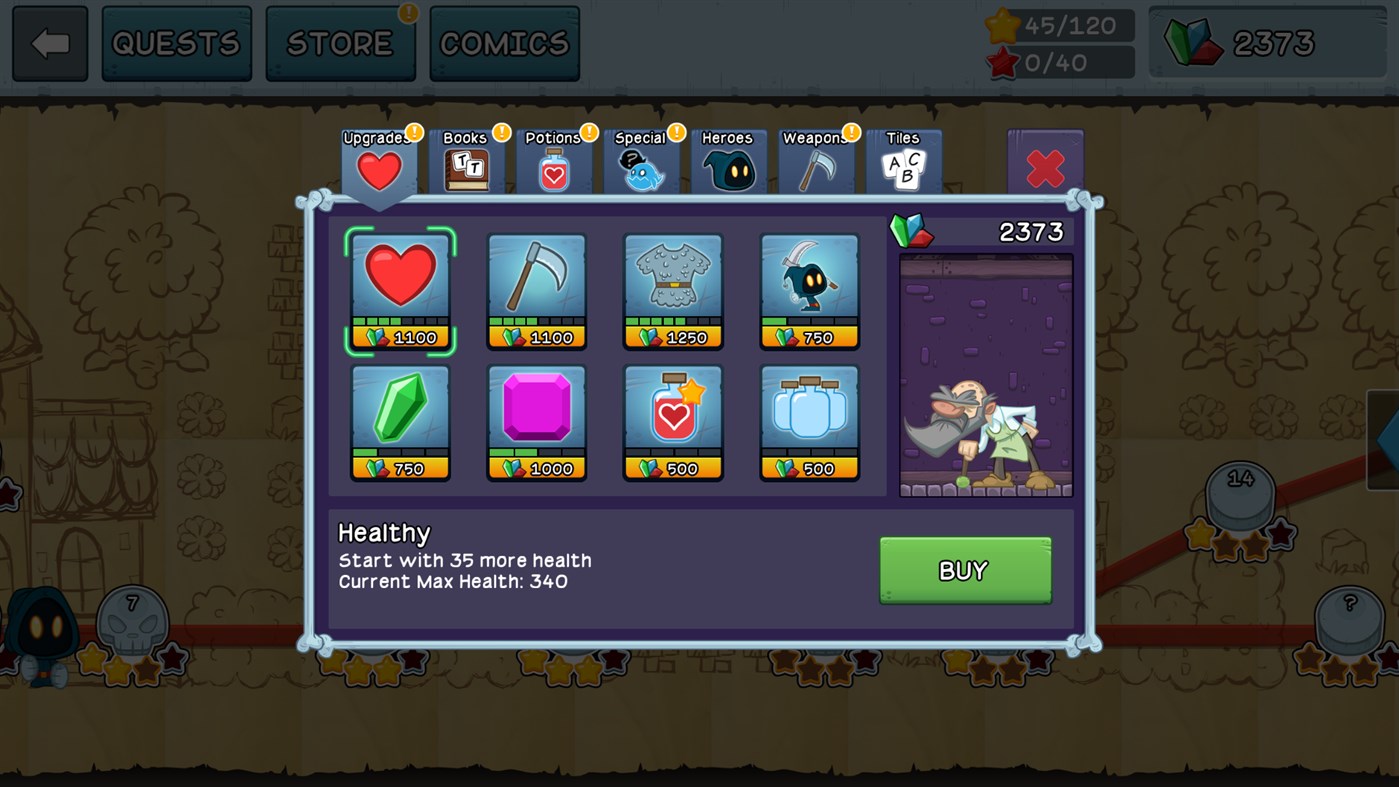Close the shop with the red X

[1044, 169]
